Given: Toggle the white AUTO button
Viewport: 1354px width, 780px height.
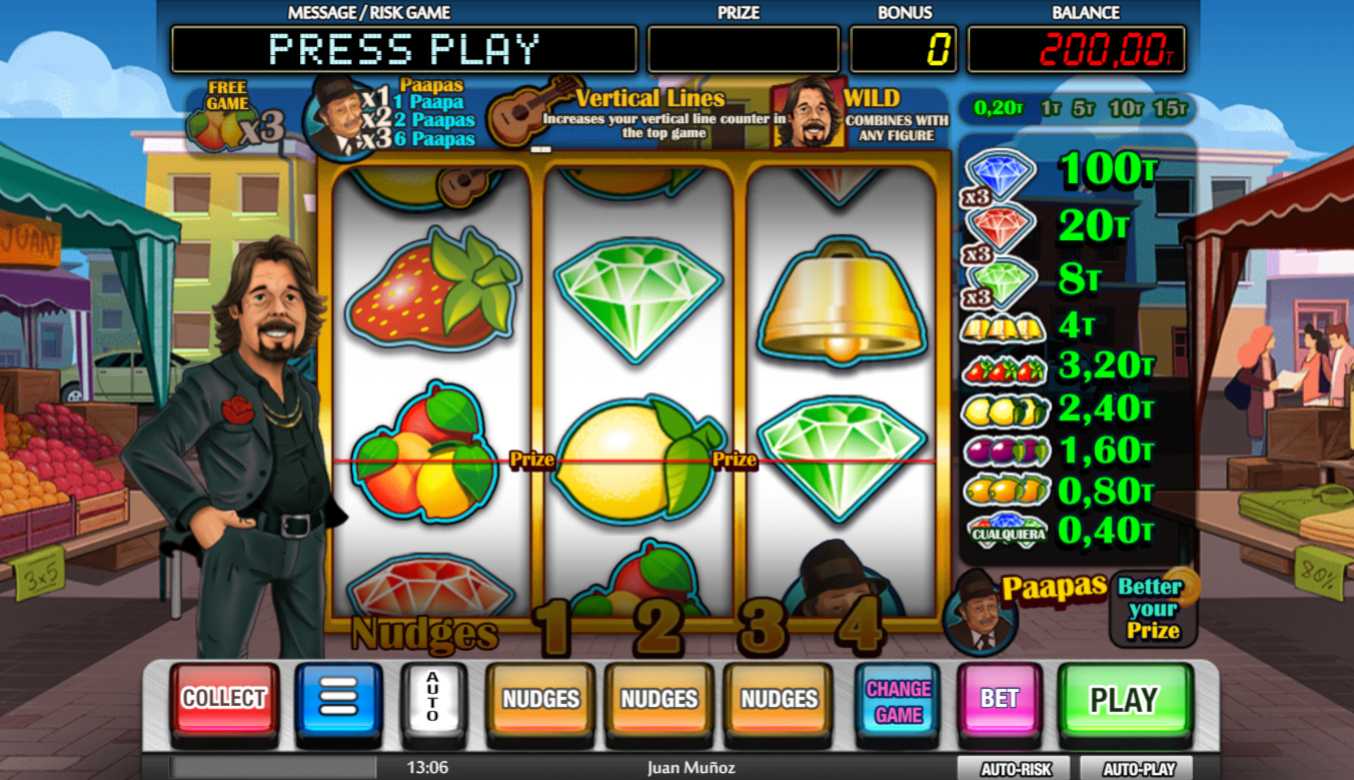Looking at the screenshot, I should tap(433, 697).
